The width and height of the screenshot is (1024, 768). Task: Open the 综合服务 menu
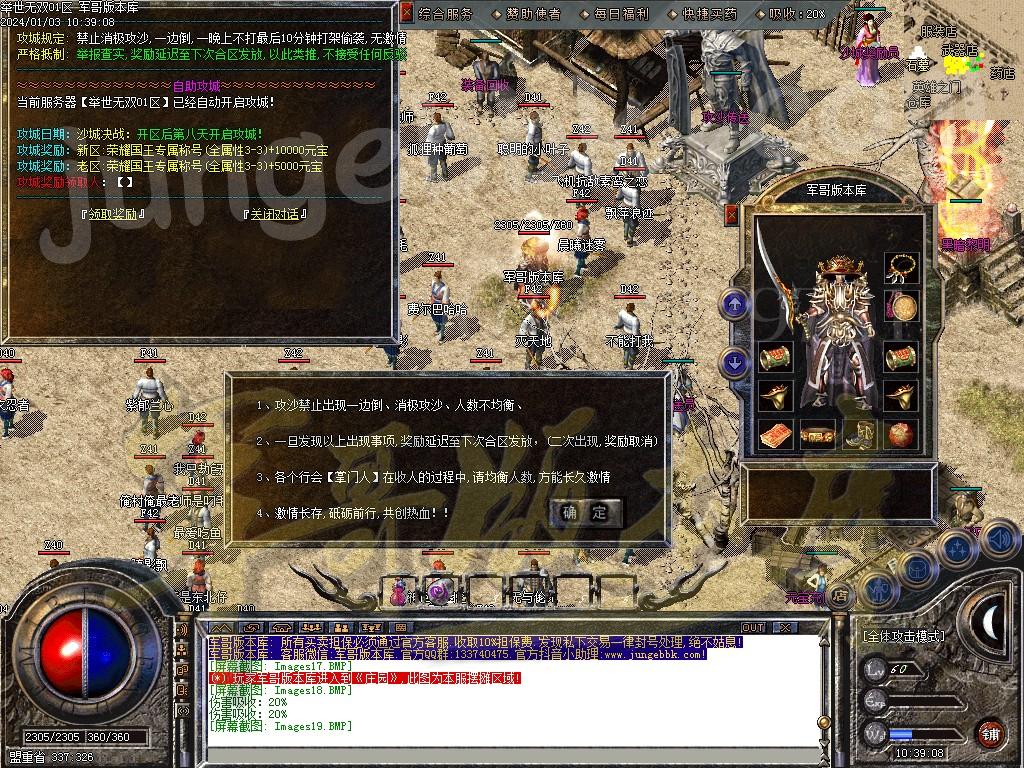[x=446, y=14]
